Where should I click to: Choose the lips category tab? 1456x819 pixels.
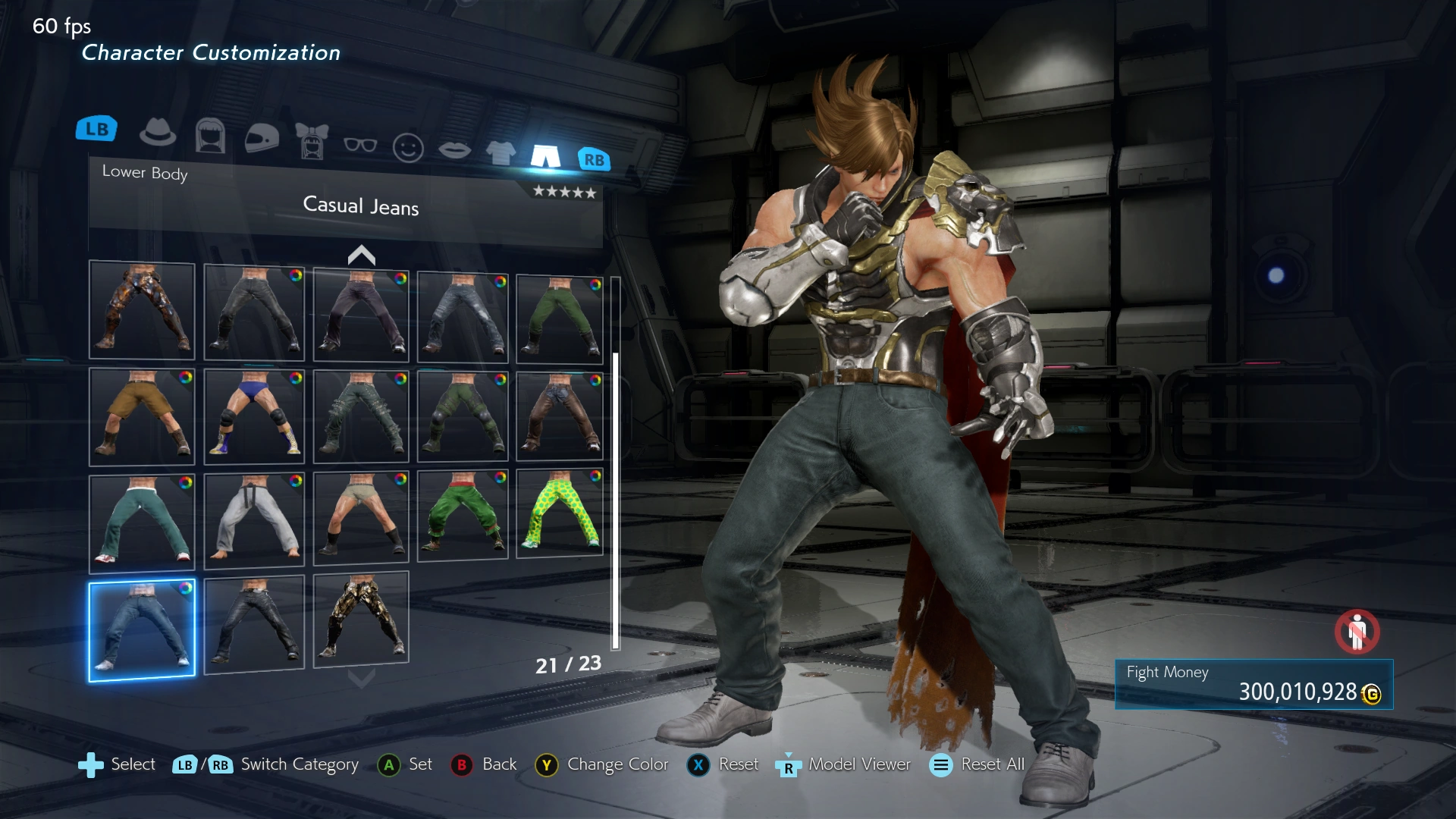454,150
